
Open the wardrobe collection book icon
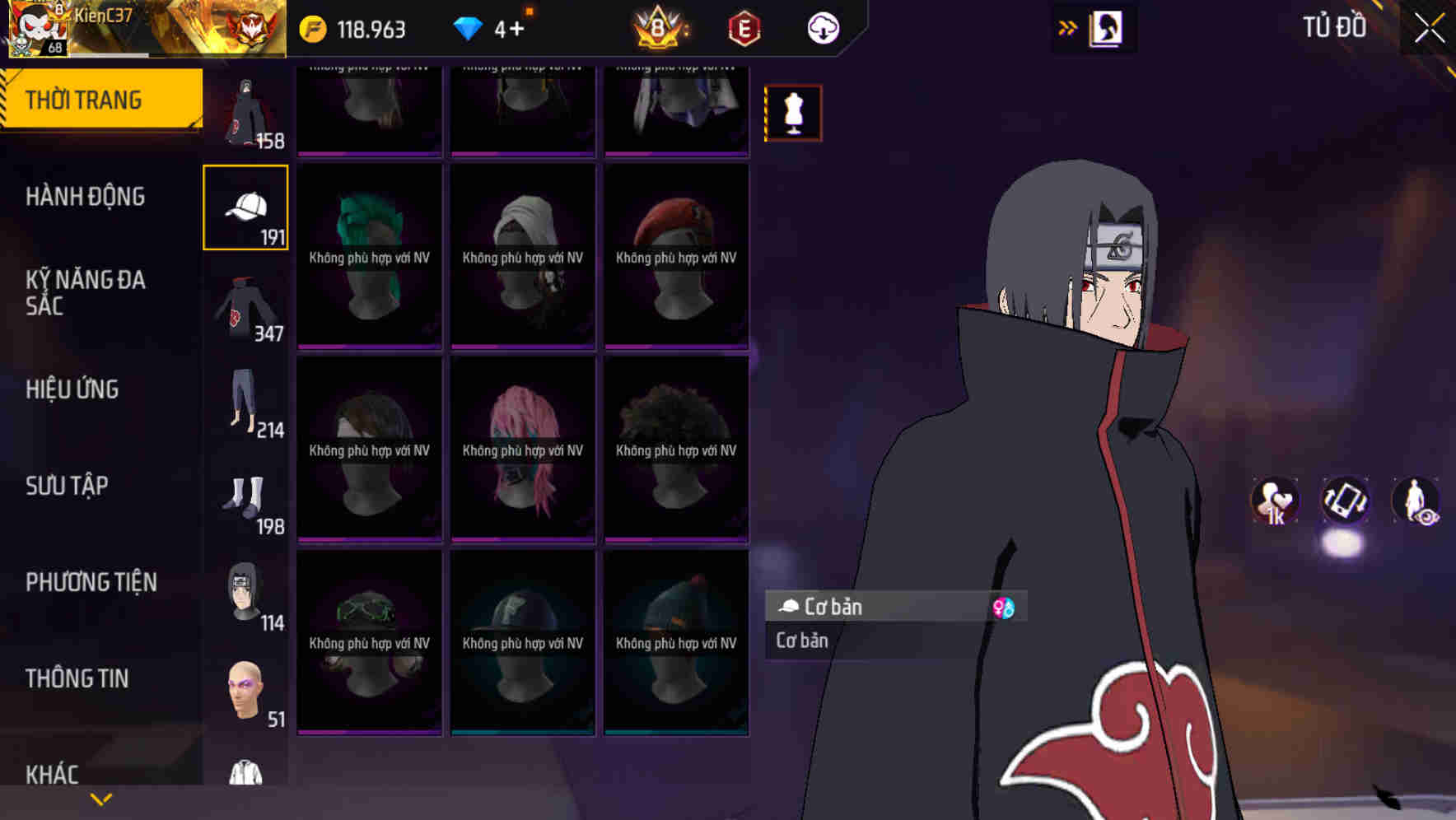pyautogui.click(x=1105, y=27)
